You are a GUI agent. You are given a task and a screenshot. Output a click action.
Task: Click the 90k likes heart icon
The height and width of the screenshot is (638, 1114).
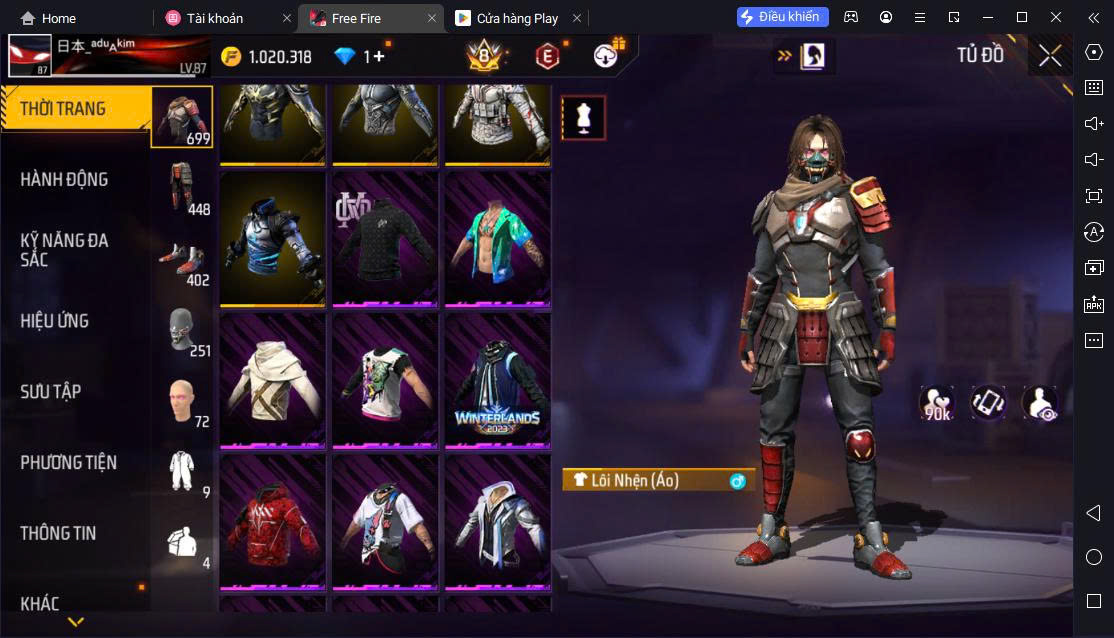click(x=937, y=402)
